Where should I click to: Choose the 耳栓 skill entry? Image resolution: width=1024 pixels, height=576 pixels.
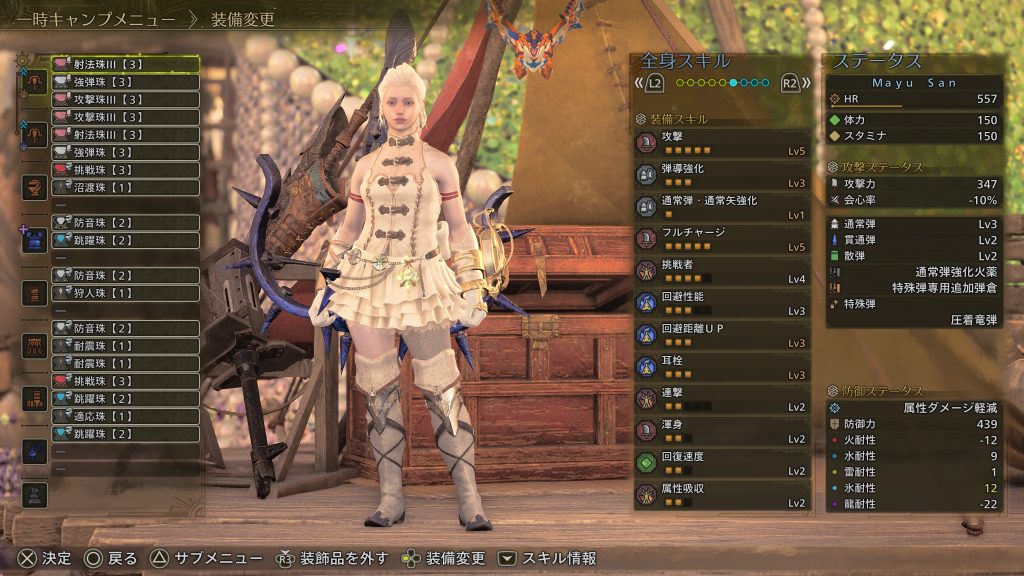point(721,367)
